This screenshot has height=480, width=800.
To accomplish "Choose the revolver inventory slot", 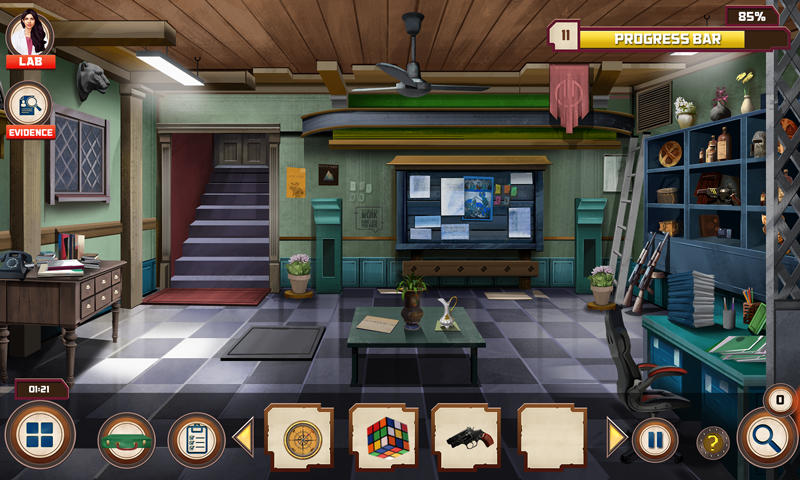I will point(467,438).
